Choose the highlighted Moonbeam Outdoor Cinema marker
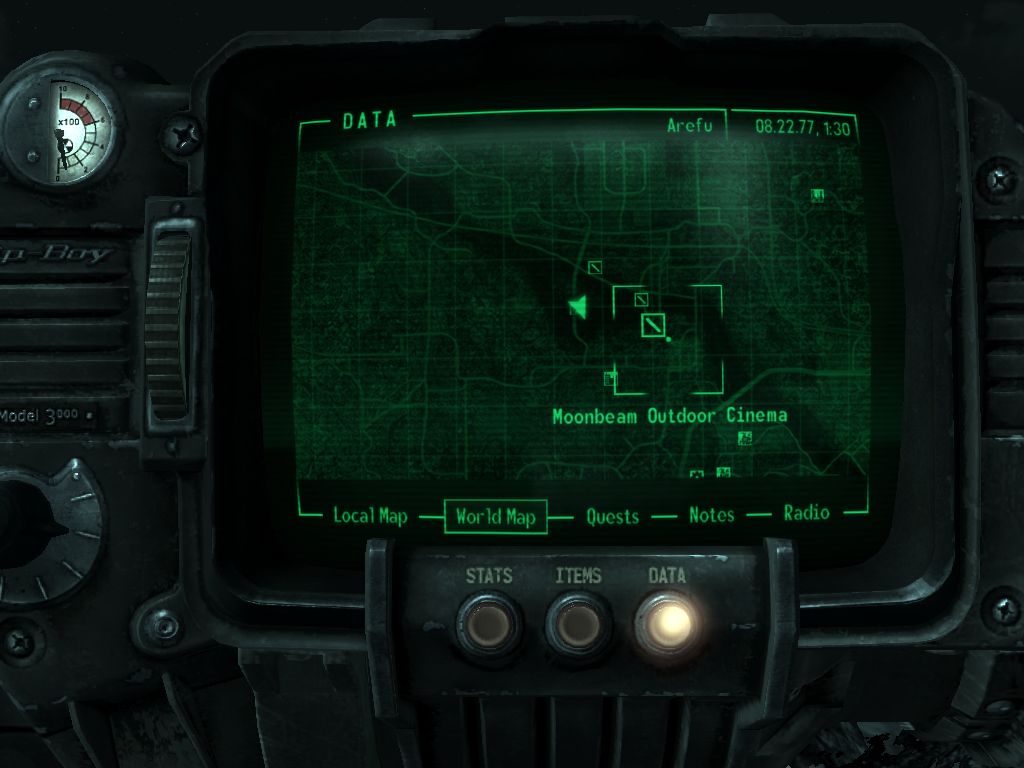The height and width of the screenshot is (768, 1024). click(x=653, y=325)
